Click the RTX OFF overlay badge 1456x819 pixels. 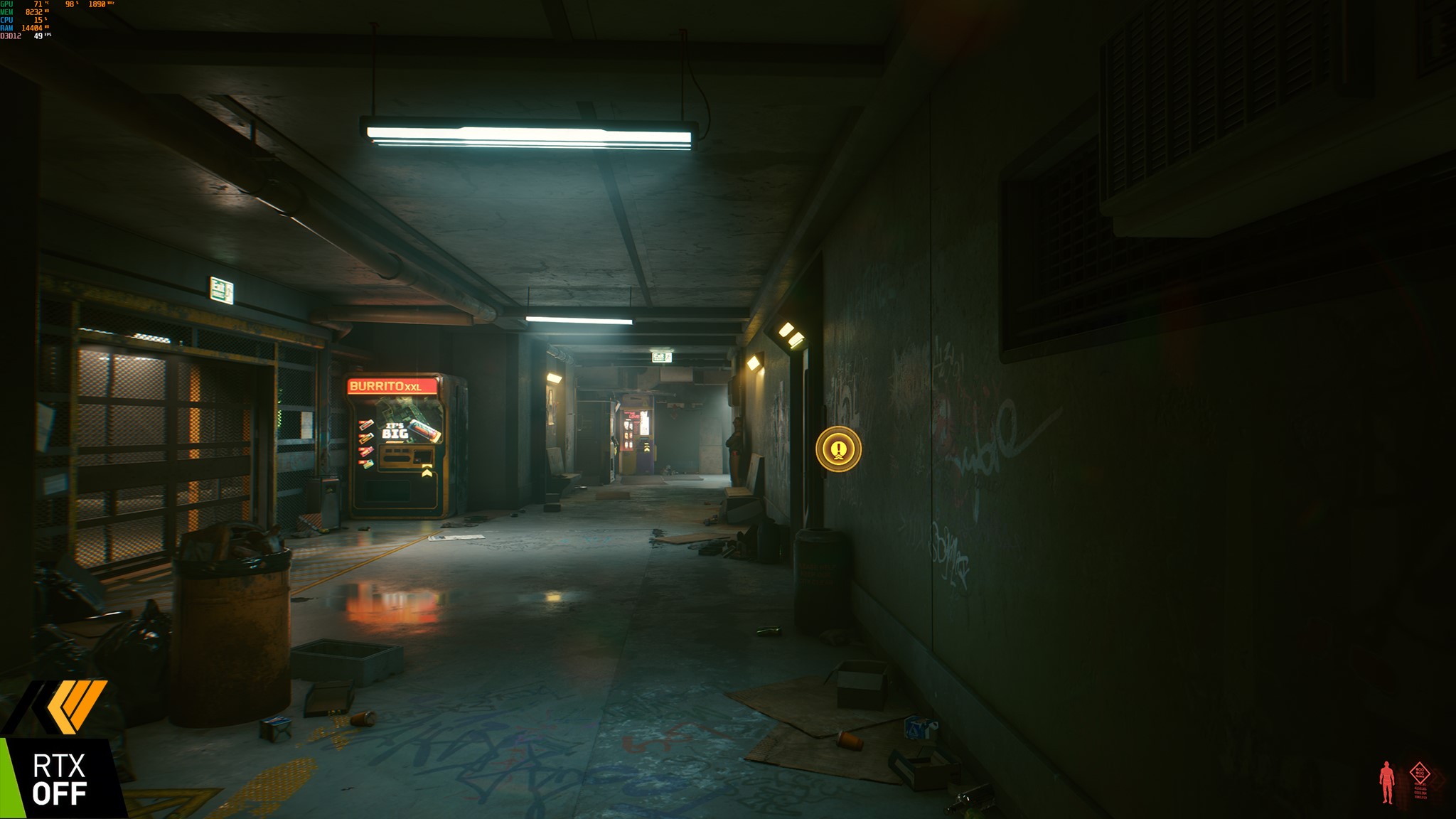click(59, 779)
